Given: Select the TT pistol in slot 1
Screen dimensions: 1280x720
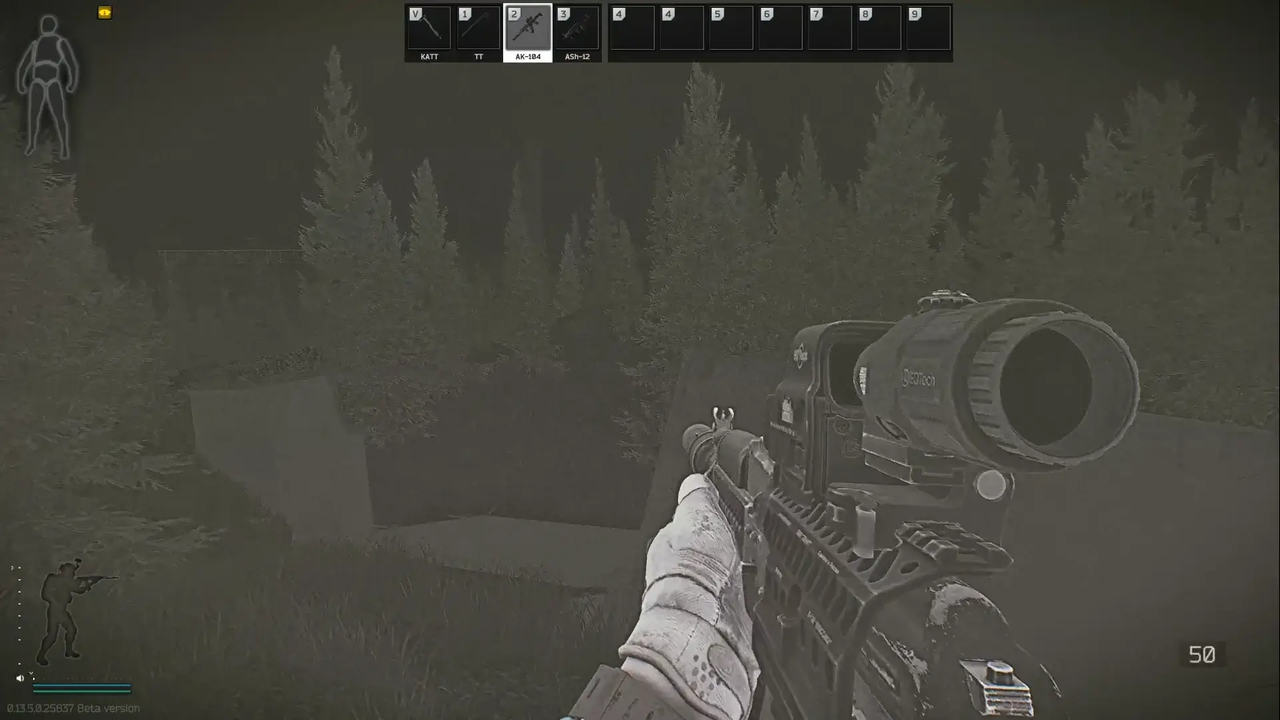Looking at the screenshot, I should coord(478,28).
